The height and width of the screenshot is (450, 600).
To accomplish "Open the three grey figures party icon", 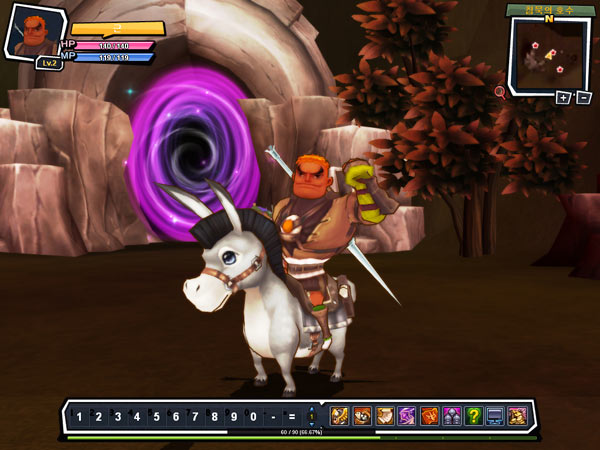I will [x=451, y=416].
